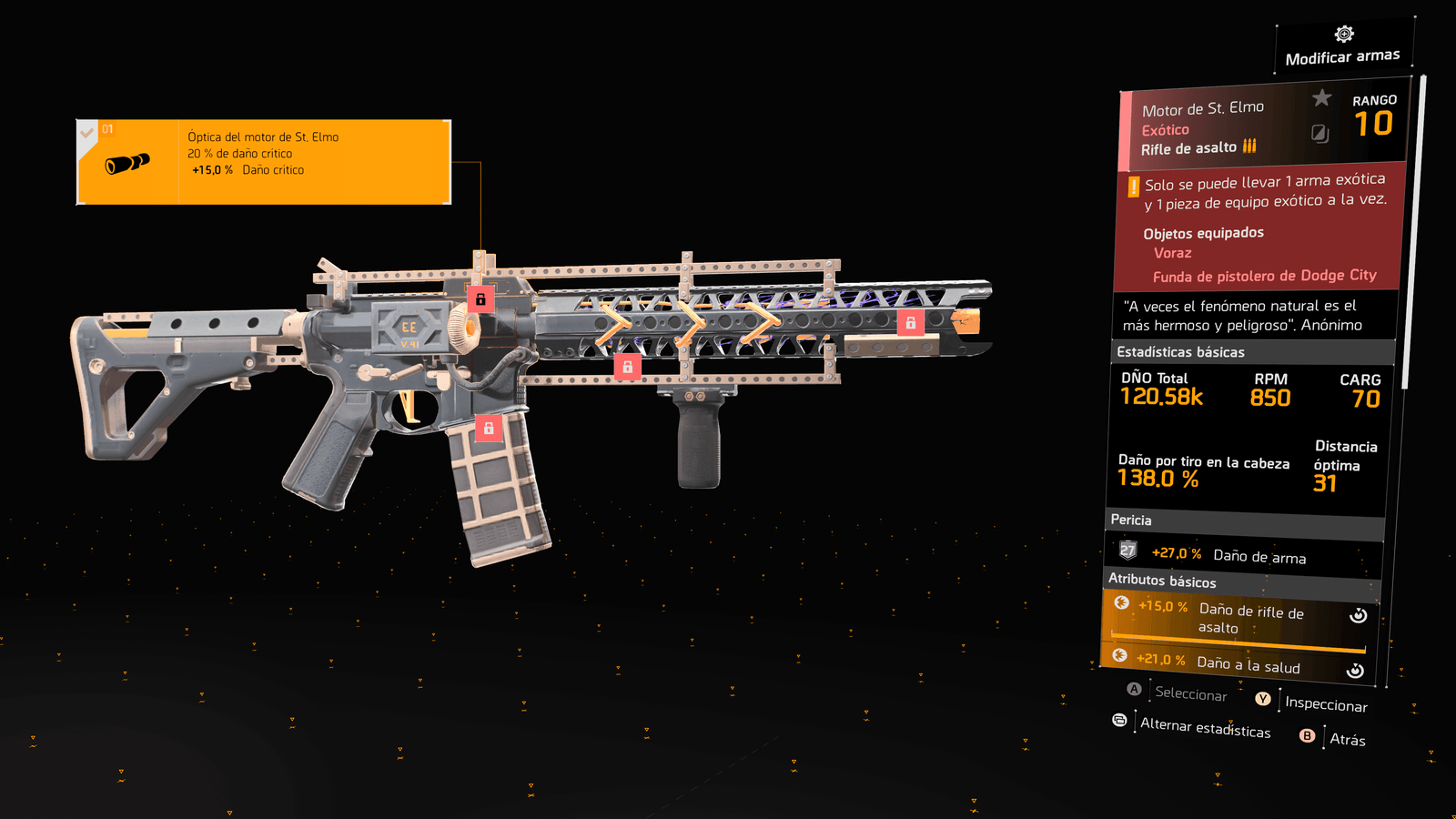Select the Daño a la salud attribute row

point(1238,663)
